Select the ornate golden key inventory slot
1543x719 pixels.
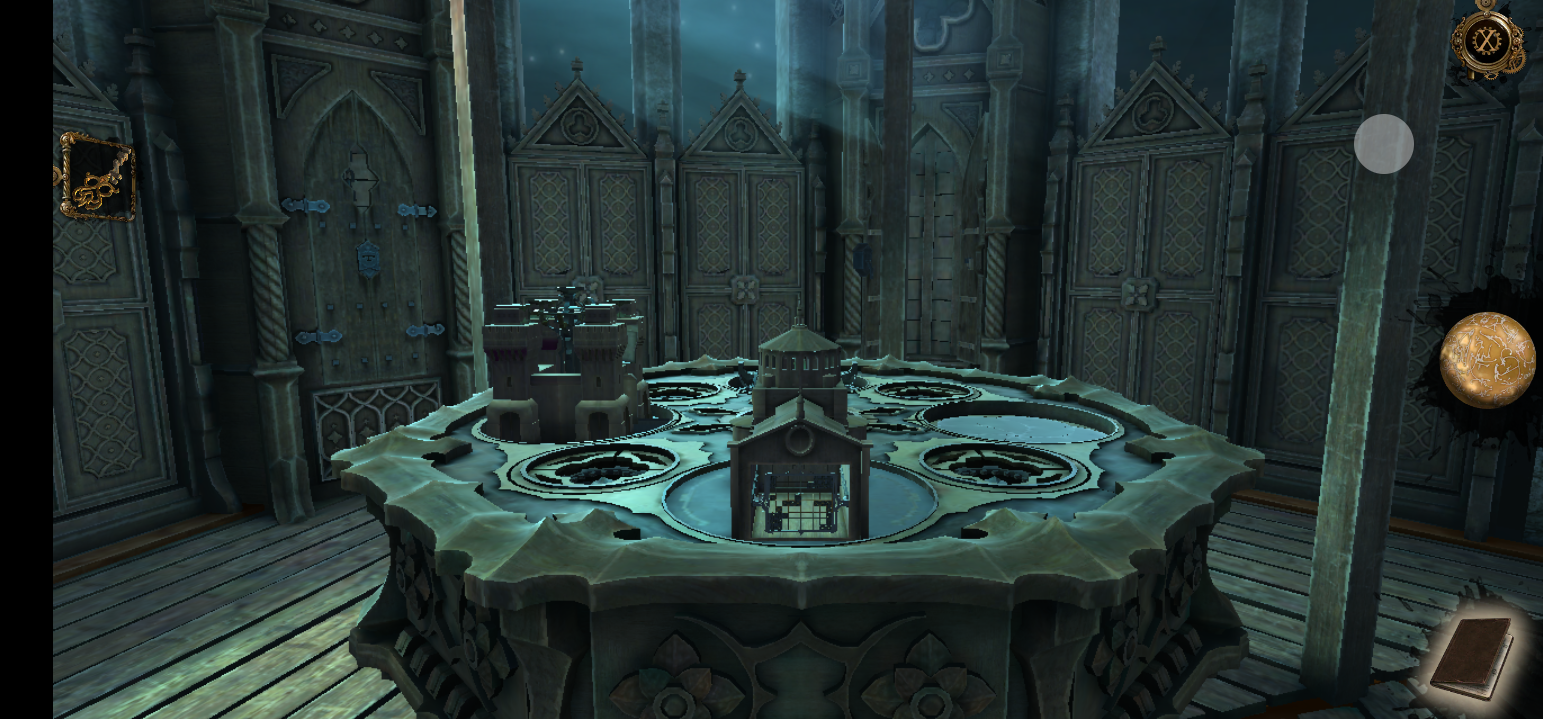[96, 178]
